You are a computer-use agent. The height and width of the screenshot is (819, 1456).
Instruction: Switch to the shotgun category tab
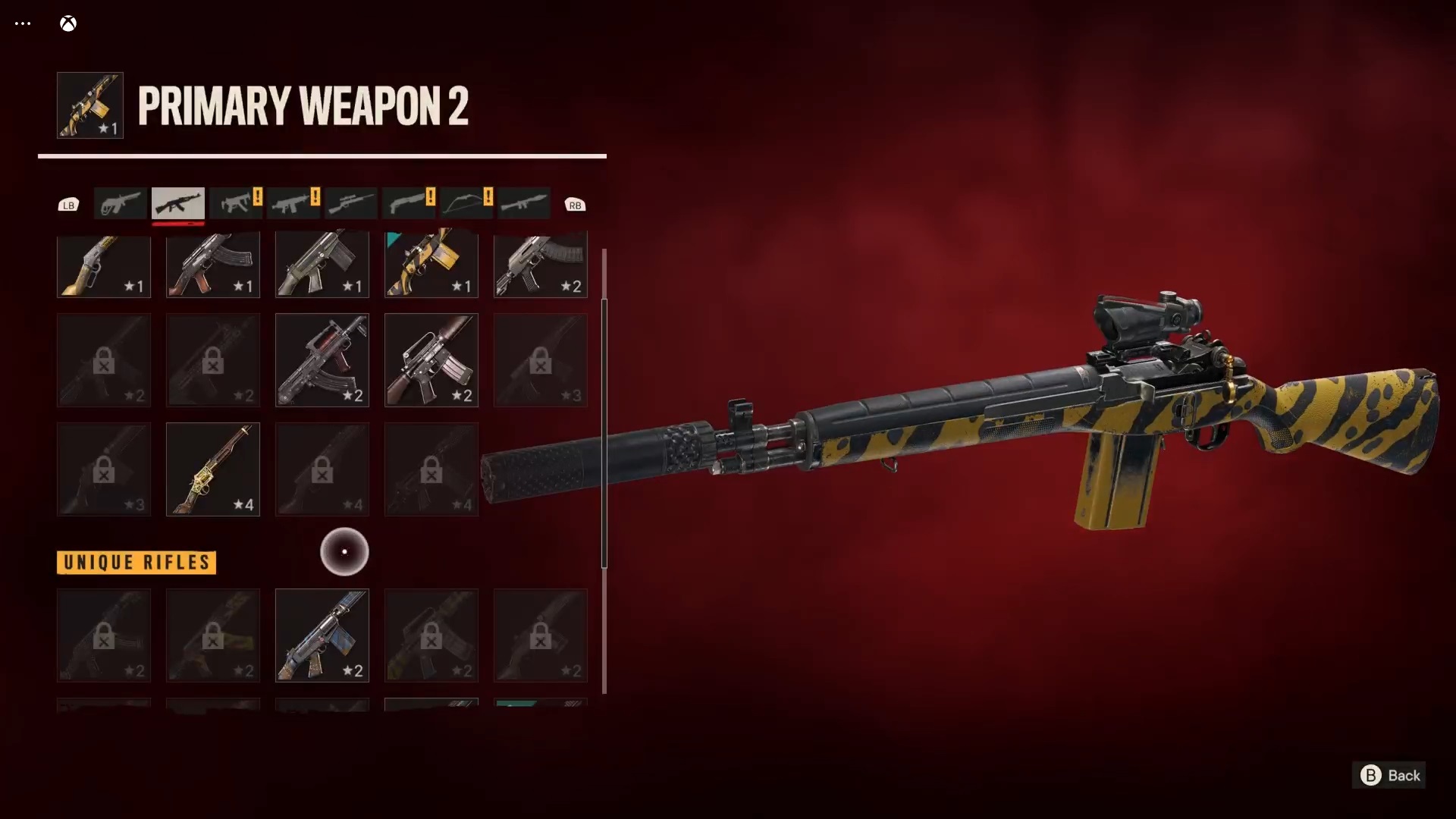409,203
